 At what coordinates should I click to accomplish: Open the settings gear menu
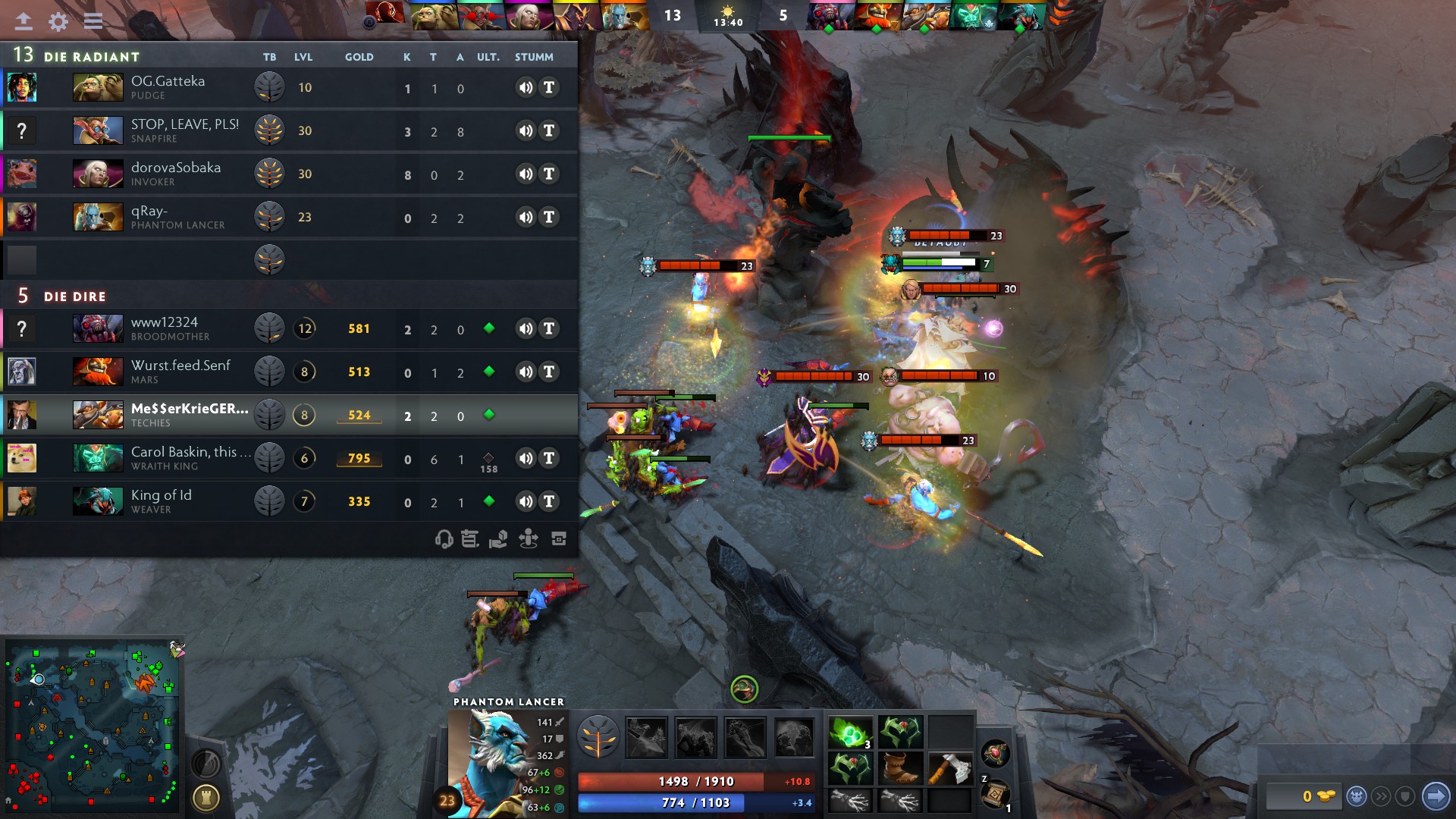[x=58, y=21]
